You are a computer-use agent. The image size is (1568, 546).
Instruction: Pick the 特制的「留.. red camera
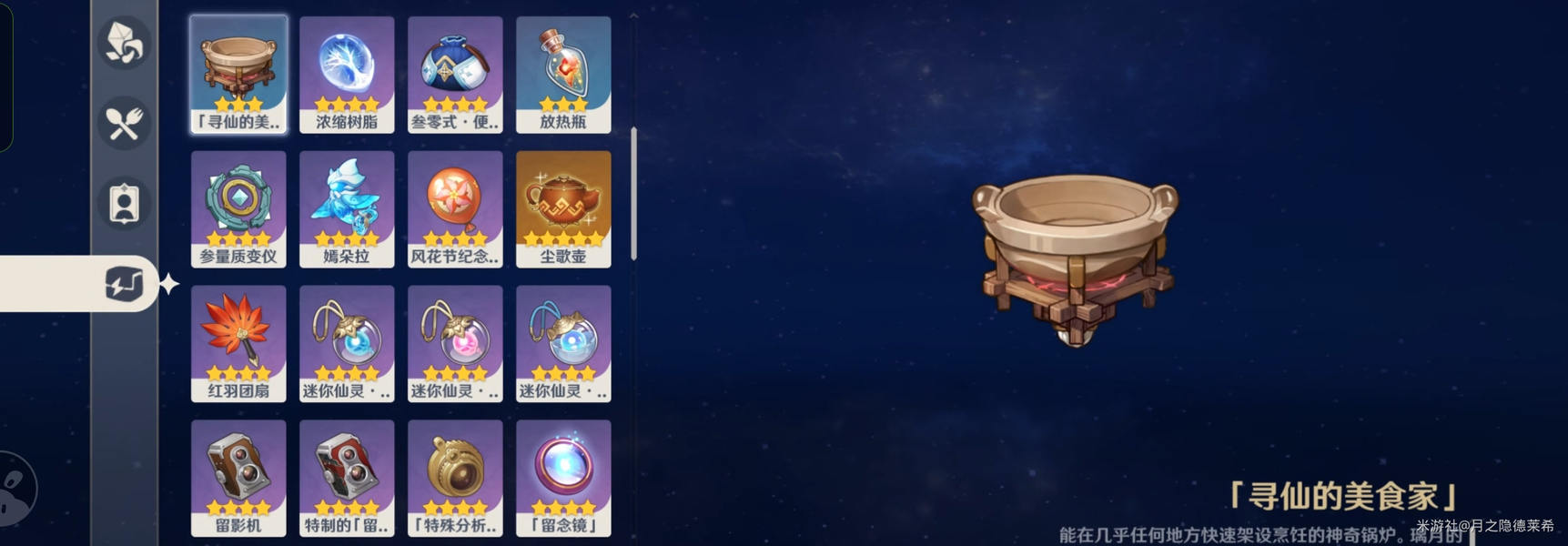(x=347, y=479)
